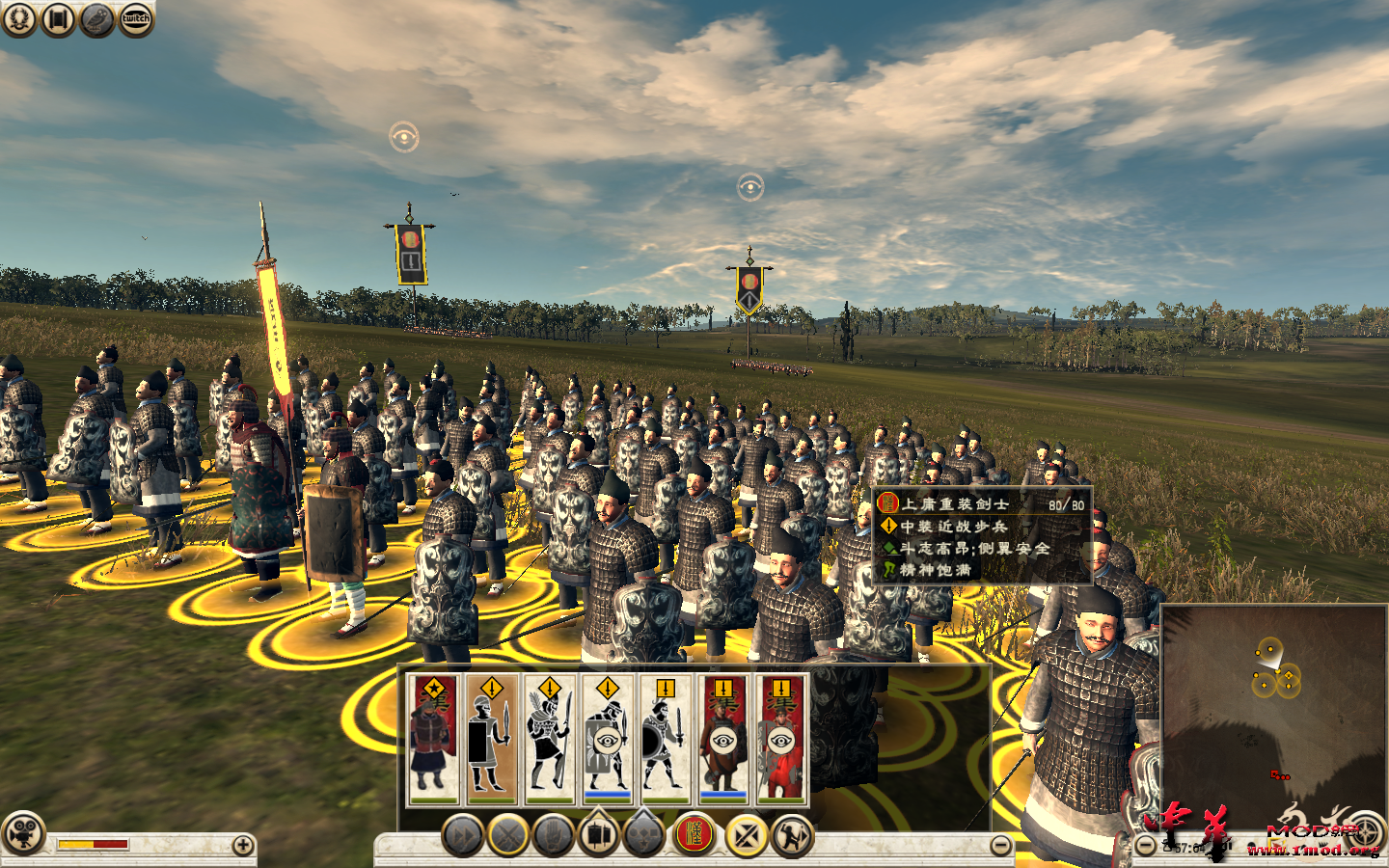
Task: Open the Twitch streaming button
Action: point(136,19)
